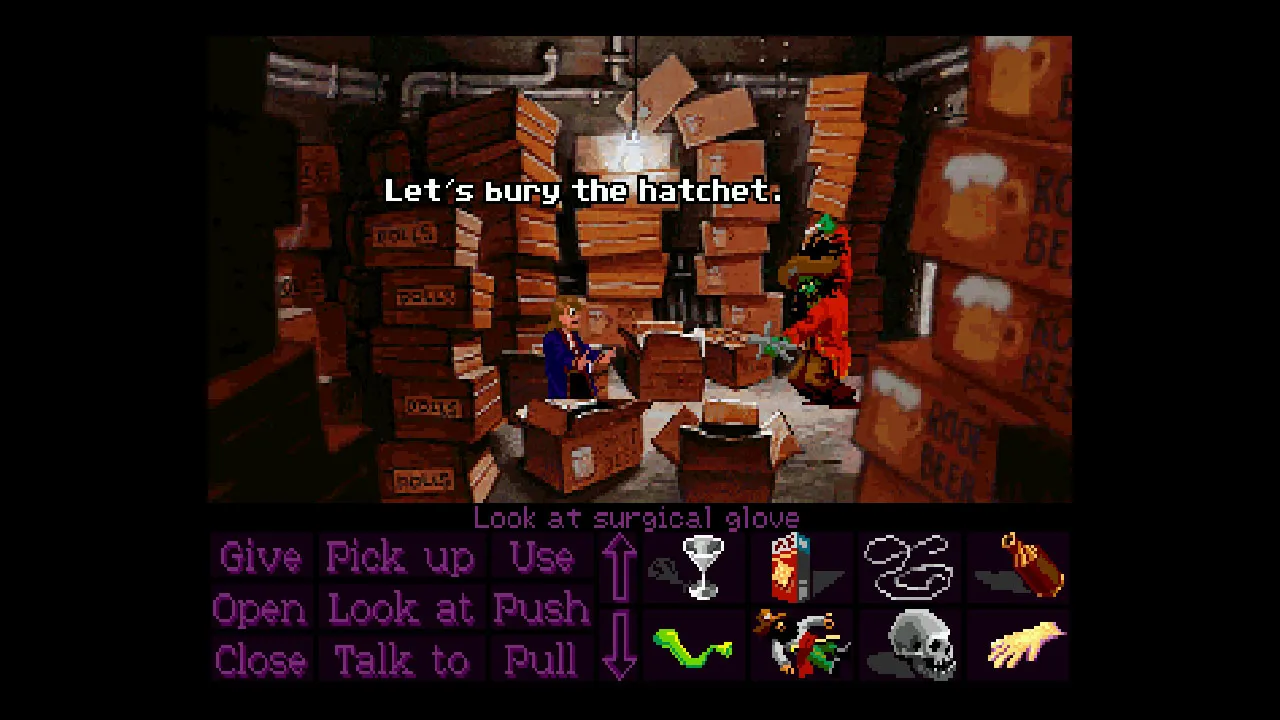Choose the Talk to verb
1280x720 pixels.
(400, 659)
